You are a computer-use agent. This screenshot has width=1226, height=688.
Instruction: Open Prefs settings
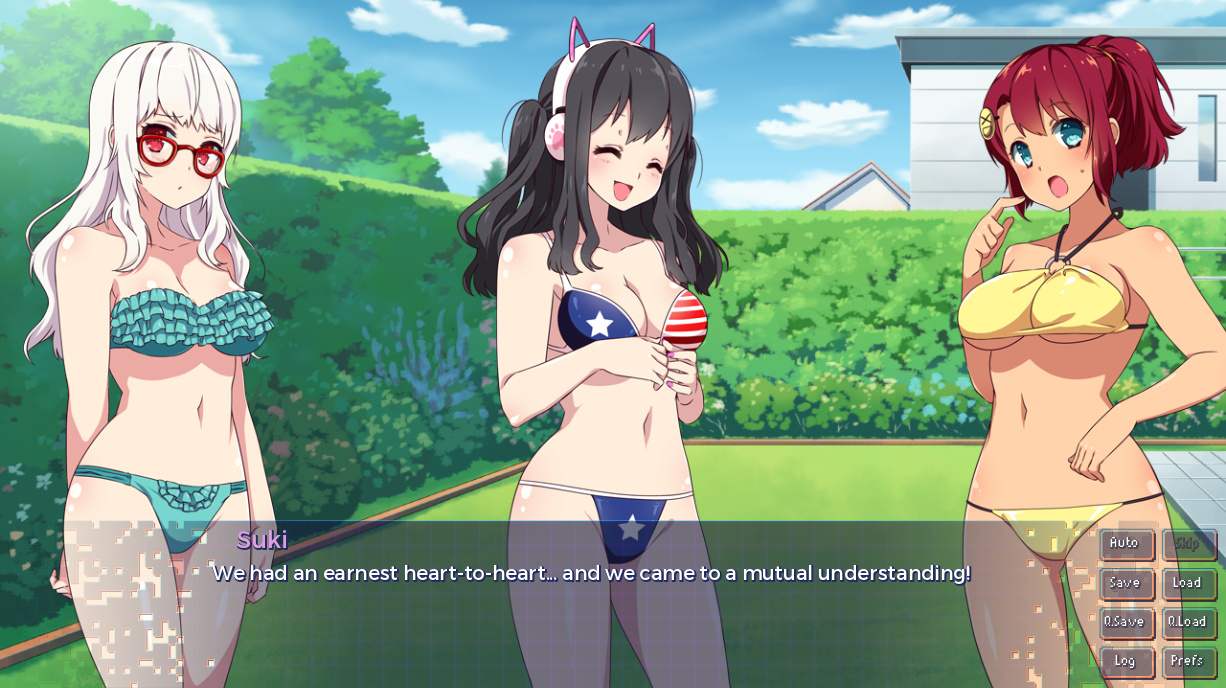click(1188, 661)
